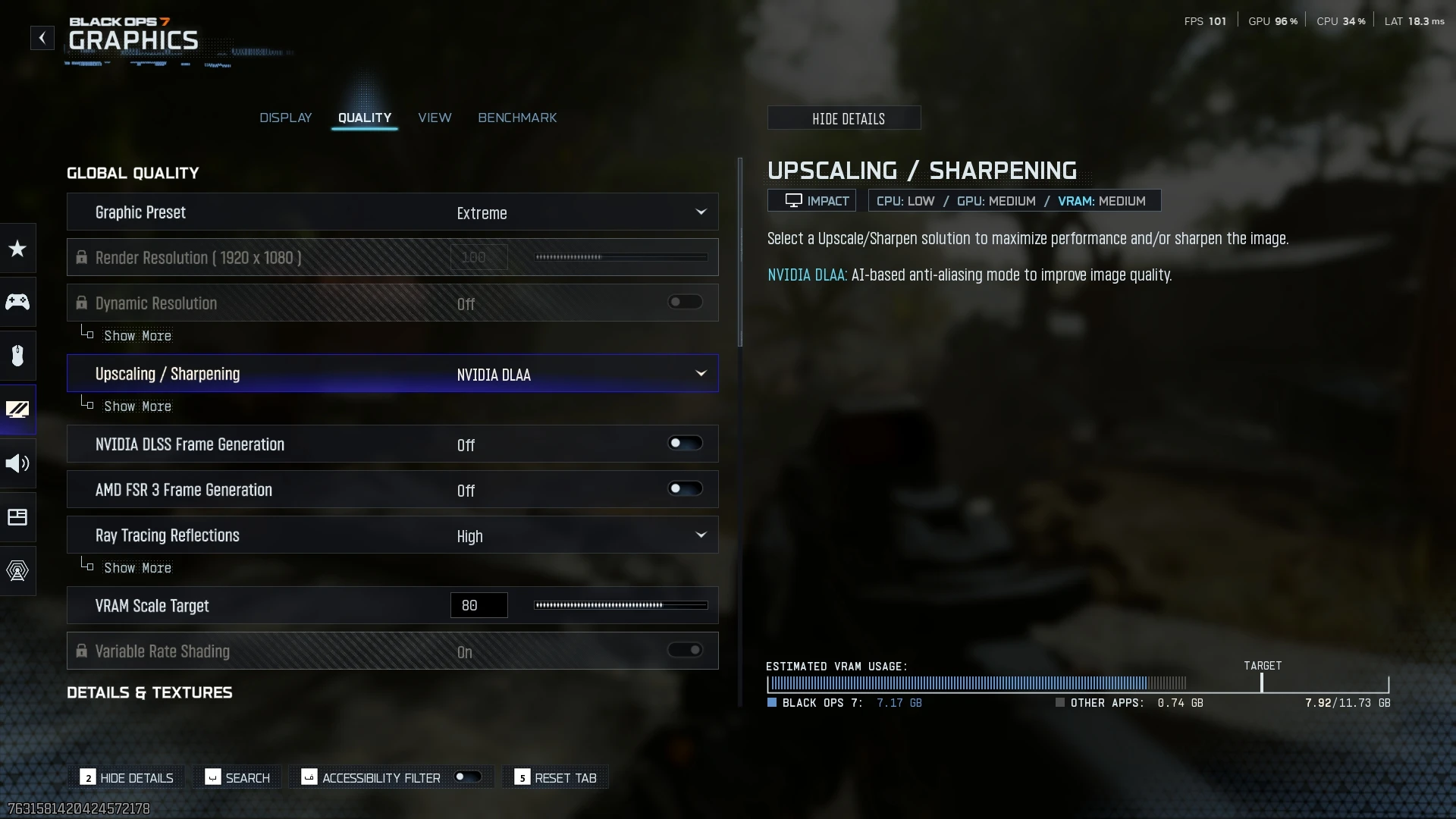Open settings Search
The height and width of the screenshot is (819, 1456).
click(238, 777)
